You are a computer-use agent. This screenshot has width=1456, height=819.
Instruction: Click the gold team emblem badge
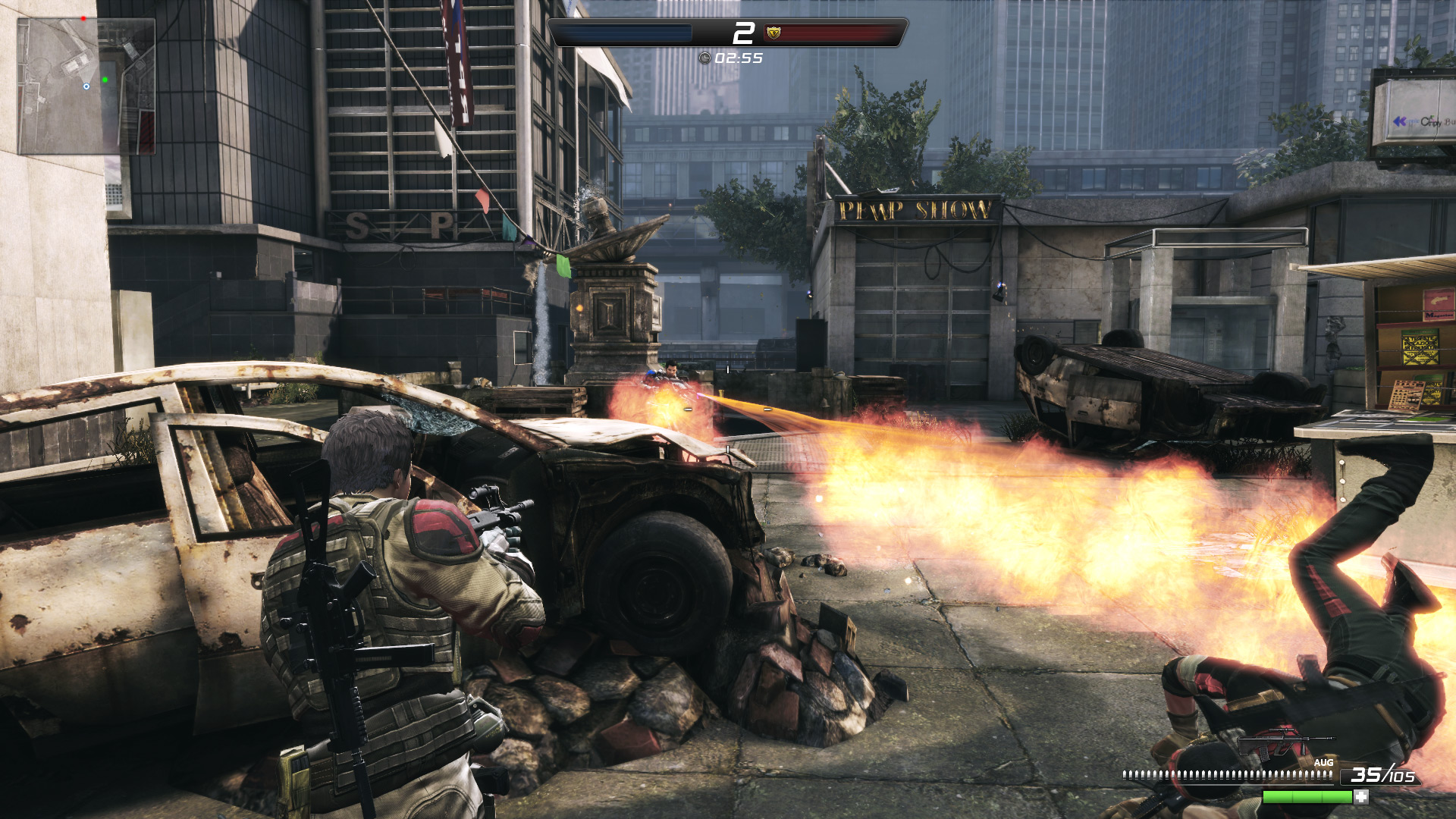click(x=773, y=33)
